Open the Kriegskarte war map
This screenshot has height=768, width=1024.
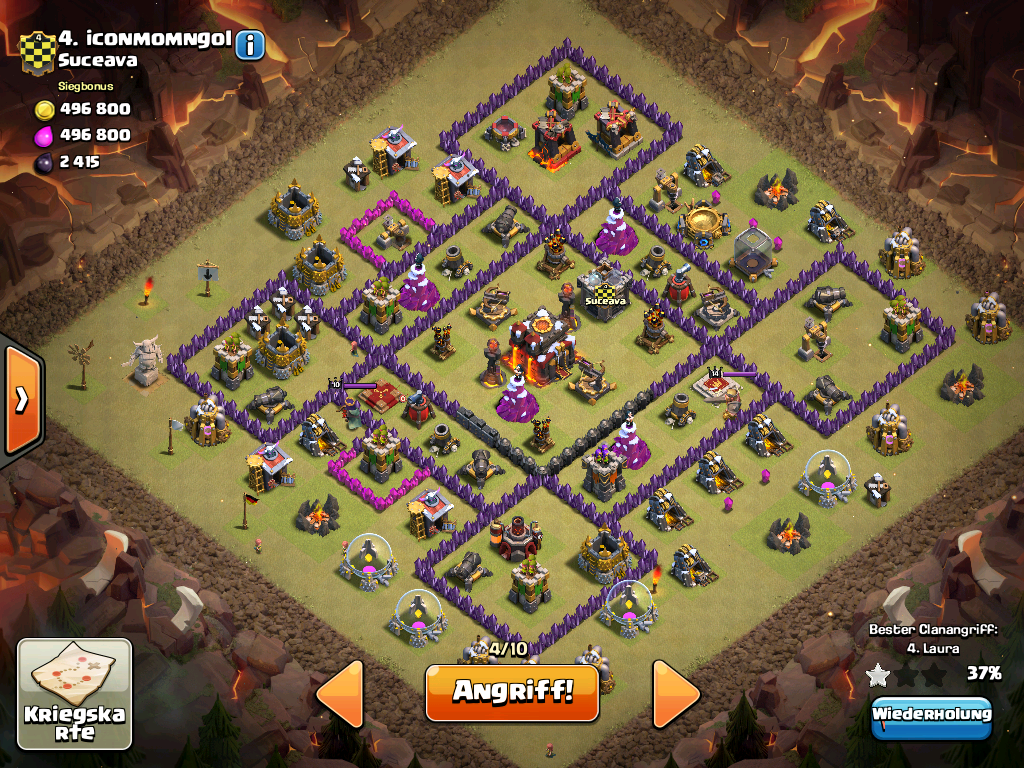75,694
